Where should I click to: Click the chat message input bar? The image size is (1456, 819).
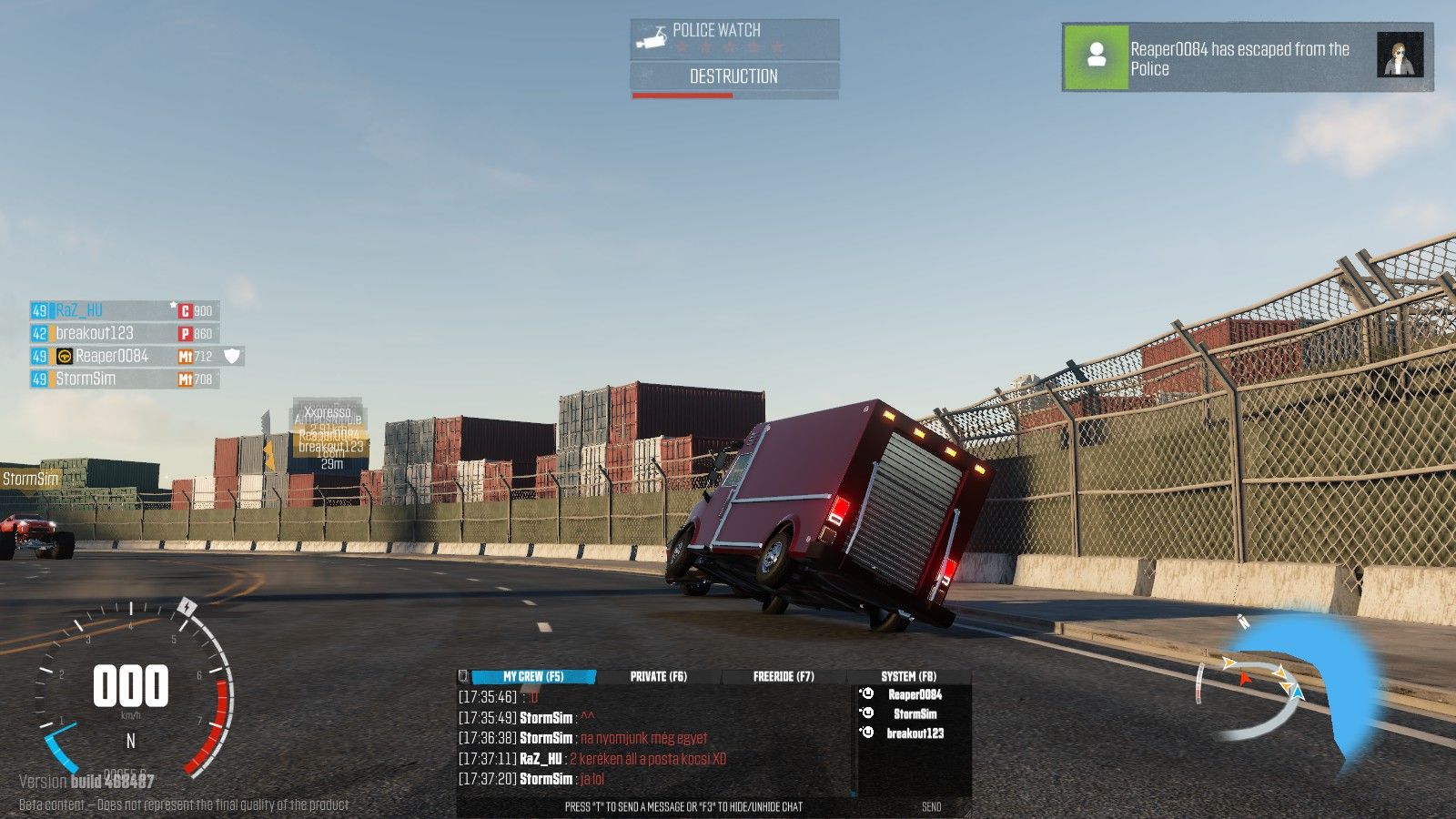[x=682, y=807]
